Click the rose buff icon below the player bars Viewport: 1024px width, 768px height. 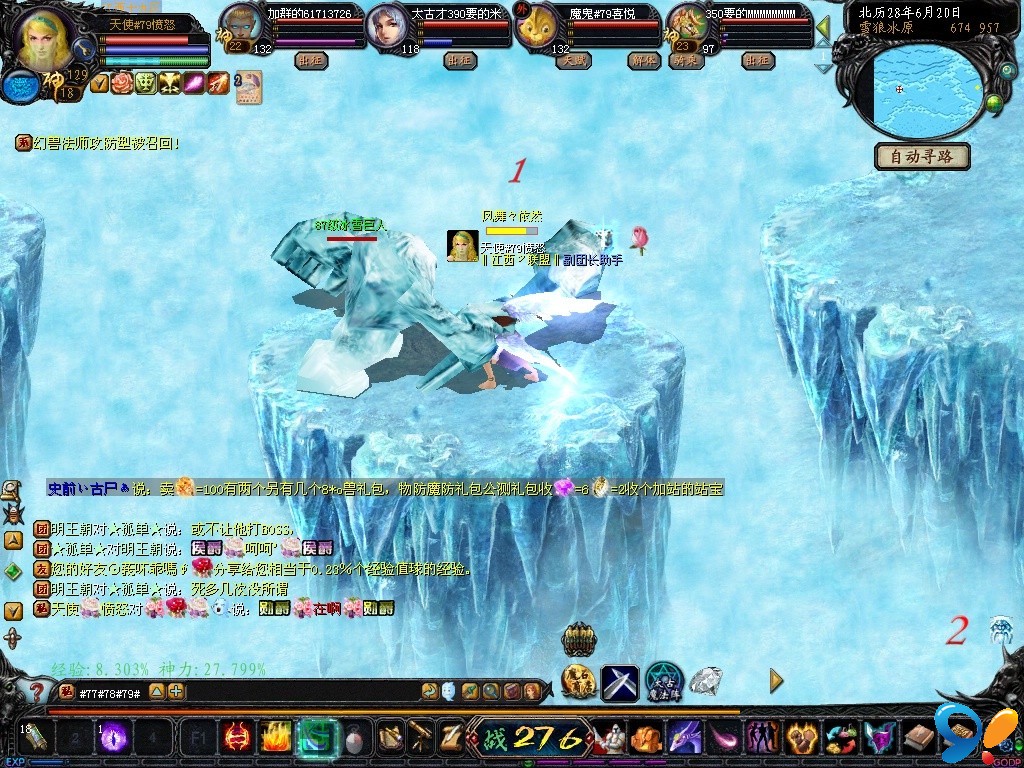click(122, 83)
